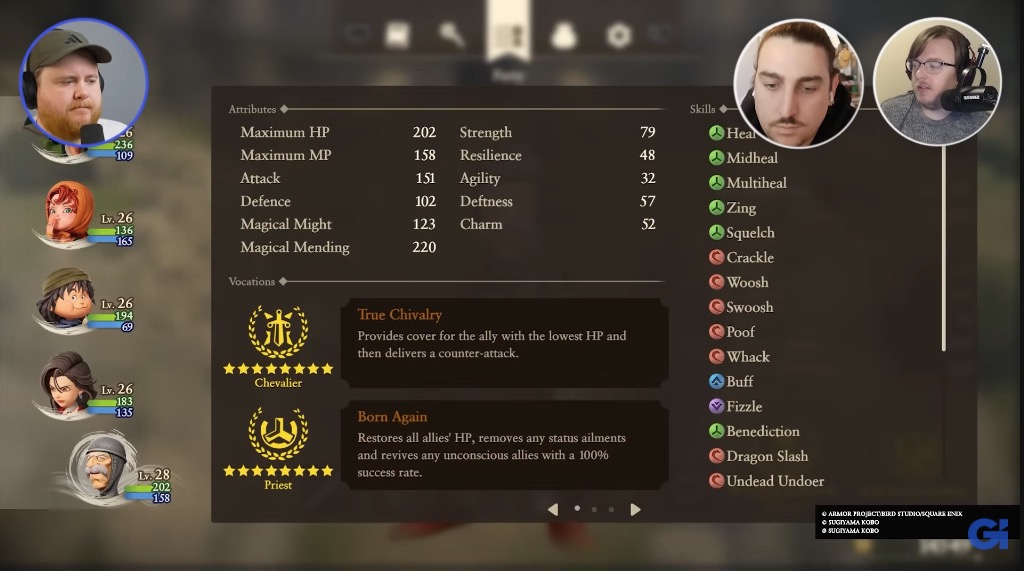Select the mustached helmeted party member
Screen dimensions: 1024x571
click(x=102, y=468)
